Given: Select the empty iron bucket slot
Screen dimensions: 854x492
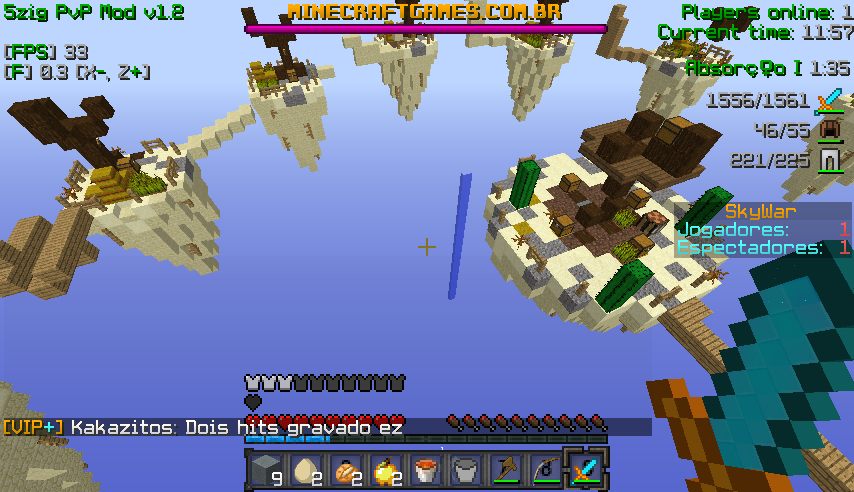Looking at the screenshot, I should coord(466,469).
